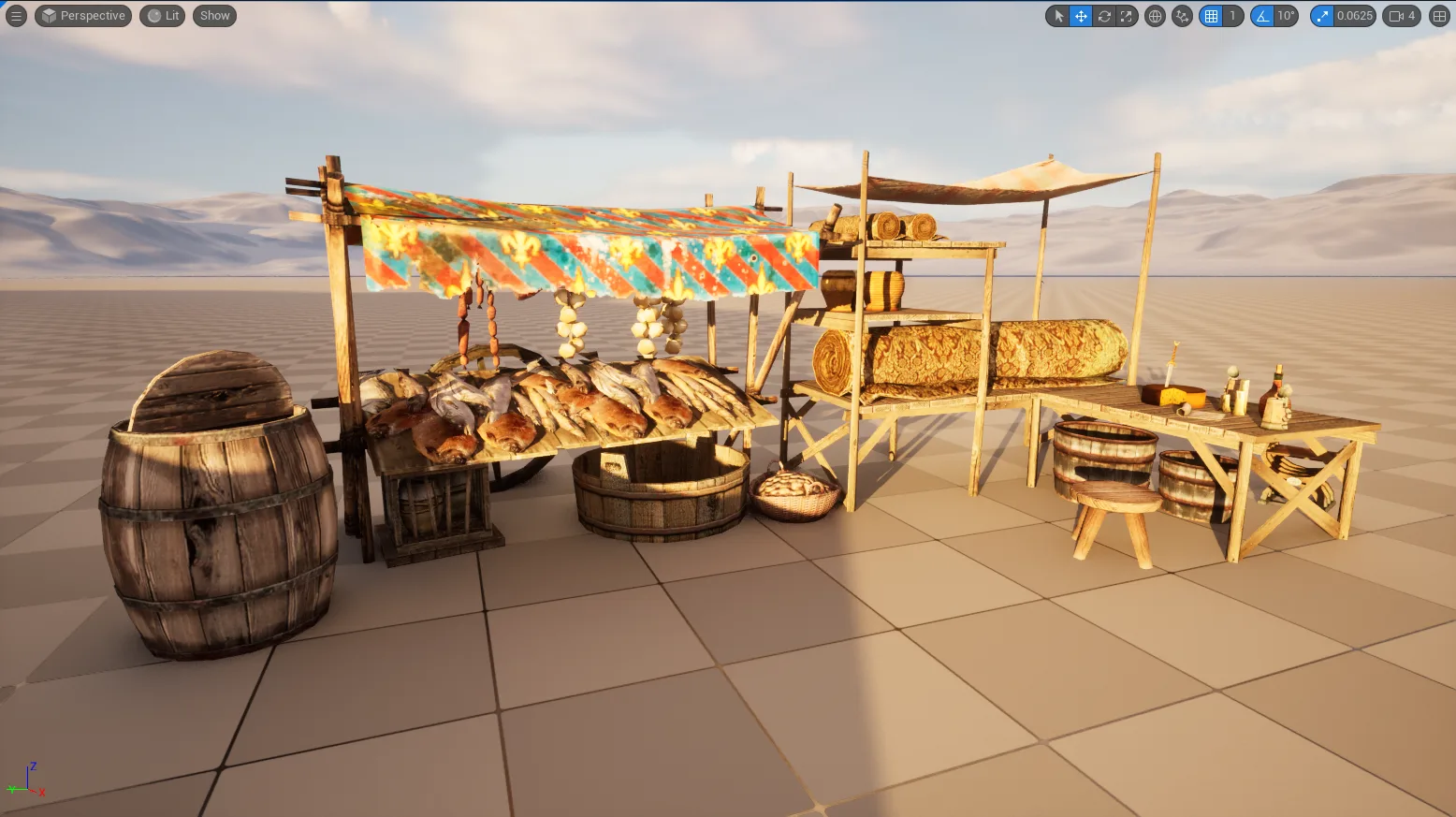Toggle rotation angle snapping
Image resolution: width=1456 pixels, height=817 pixels.
click(1263, 16)
